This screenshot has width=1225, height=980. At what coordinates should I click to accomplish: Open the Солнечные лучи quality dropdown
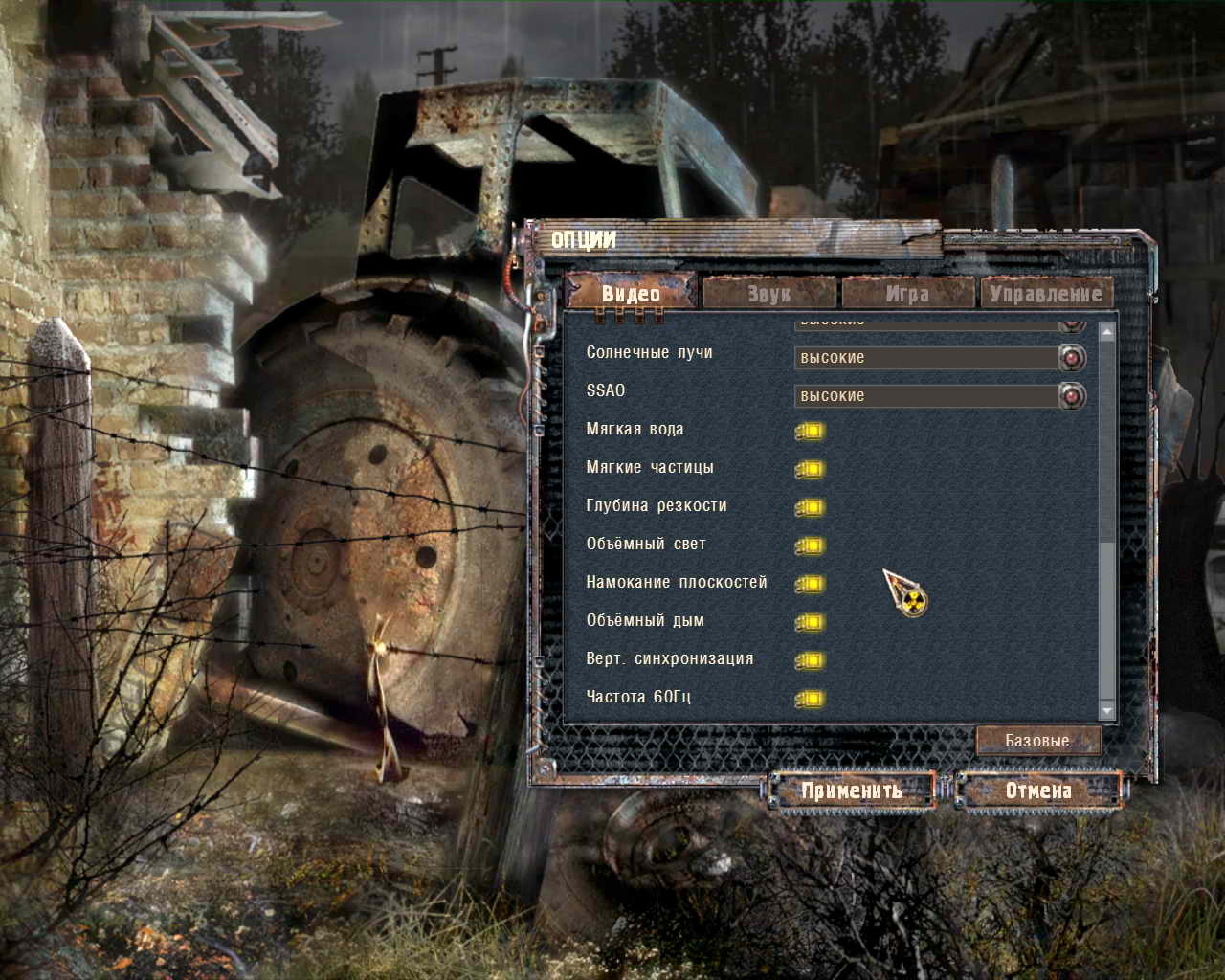(x=1072, y=358)
